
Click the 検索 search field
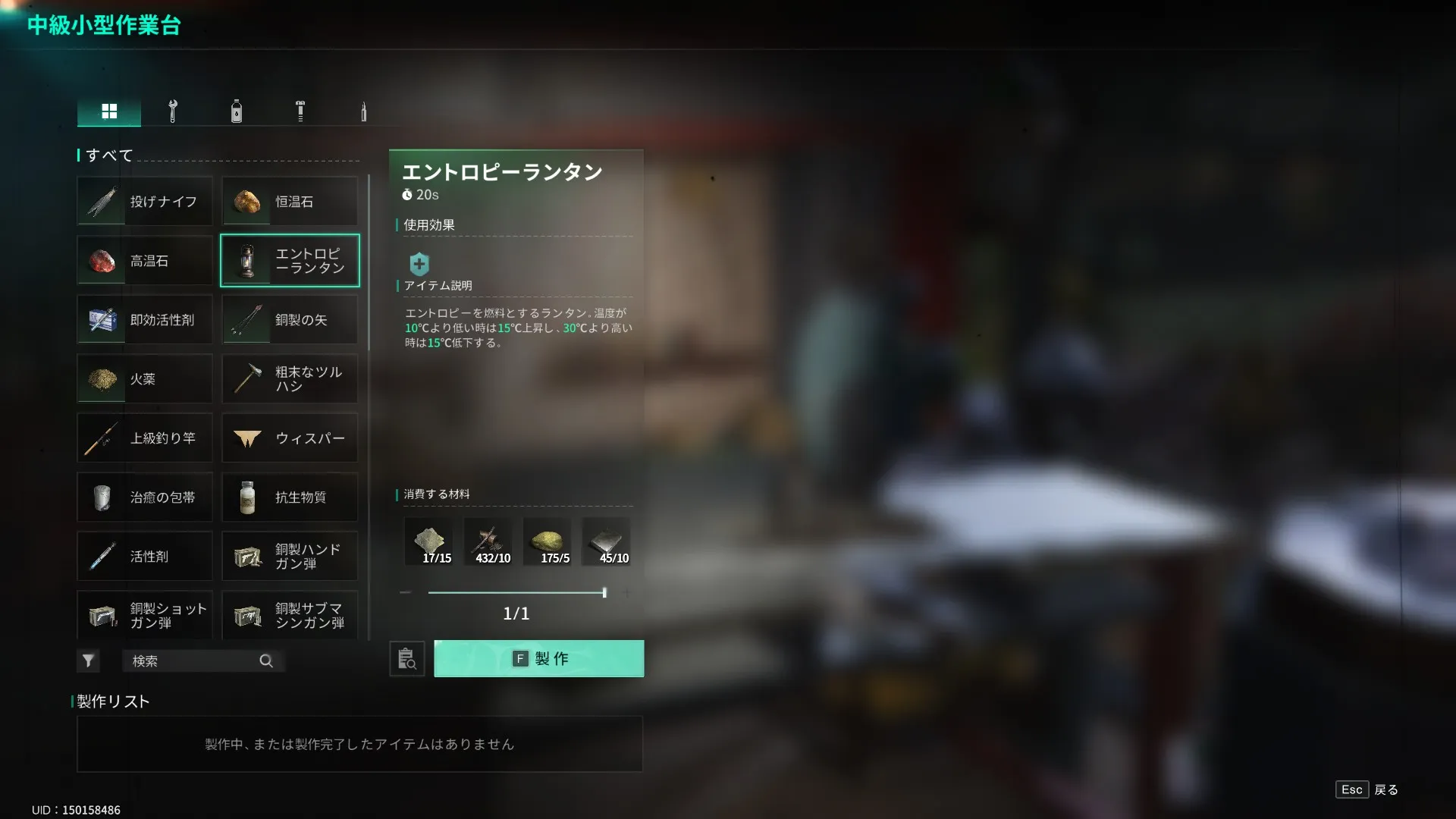tap(194, 661)
